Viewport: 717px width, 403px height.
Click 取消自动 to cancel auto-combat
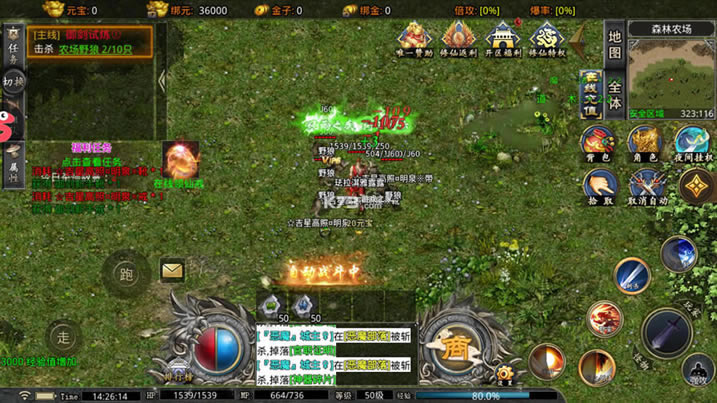click(x=646, y=186)
